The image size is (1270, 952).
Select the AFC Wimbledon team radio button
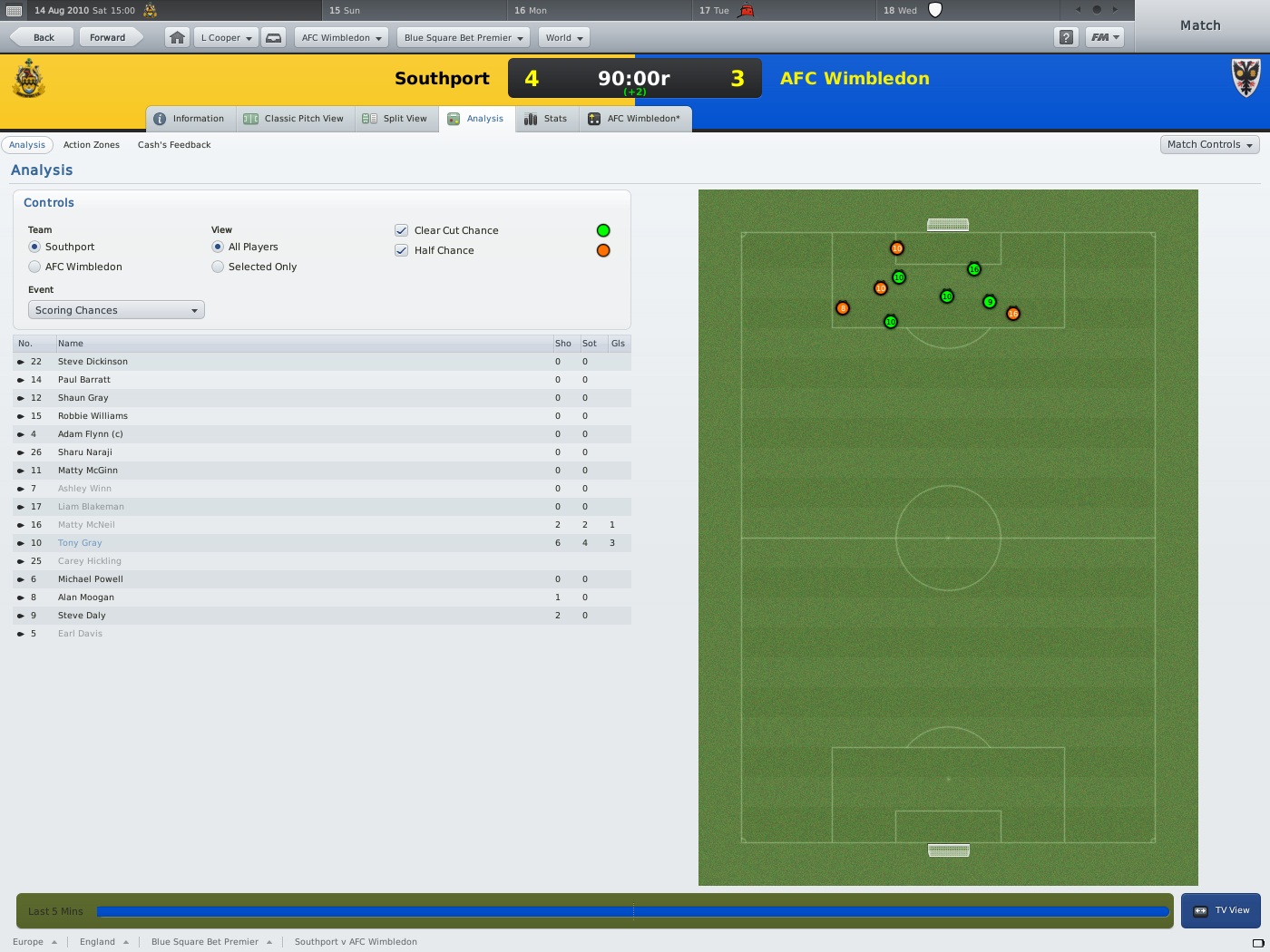click(x=34, y=267)
